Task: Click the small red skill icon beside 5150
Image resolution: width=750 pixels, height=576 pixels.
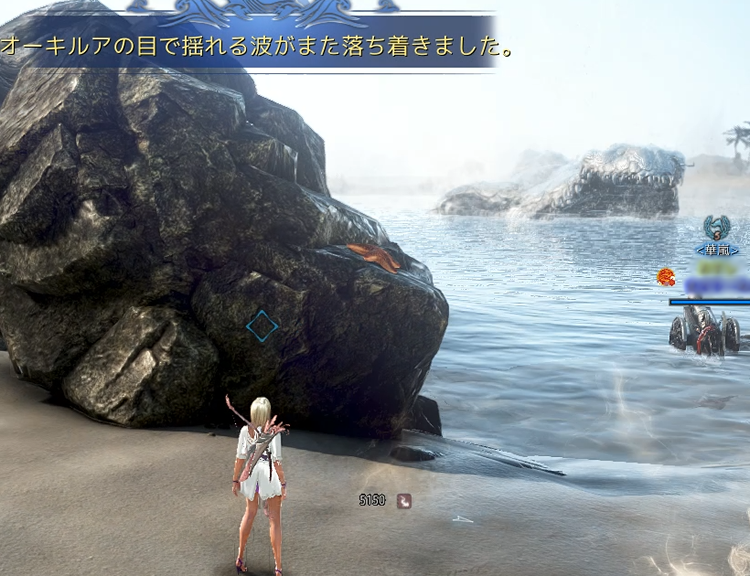Action: (x=403, y=501)
